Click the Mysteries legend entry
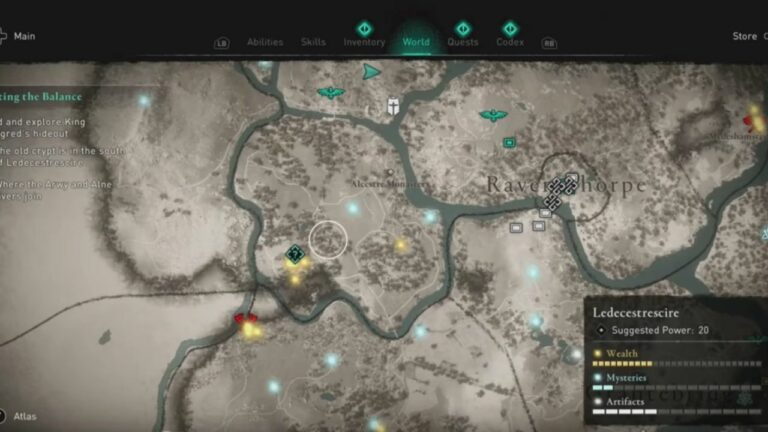Screen dimensions: 768x432 click(627, 378)
